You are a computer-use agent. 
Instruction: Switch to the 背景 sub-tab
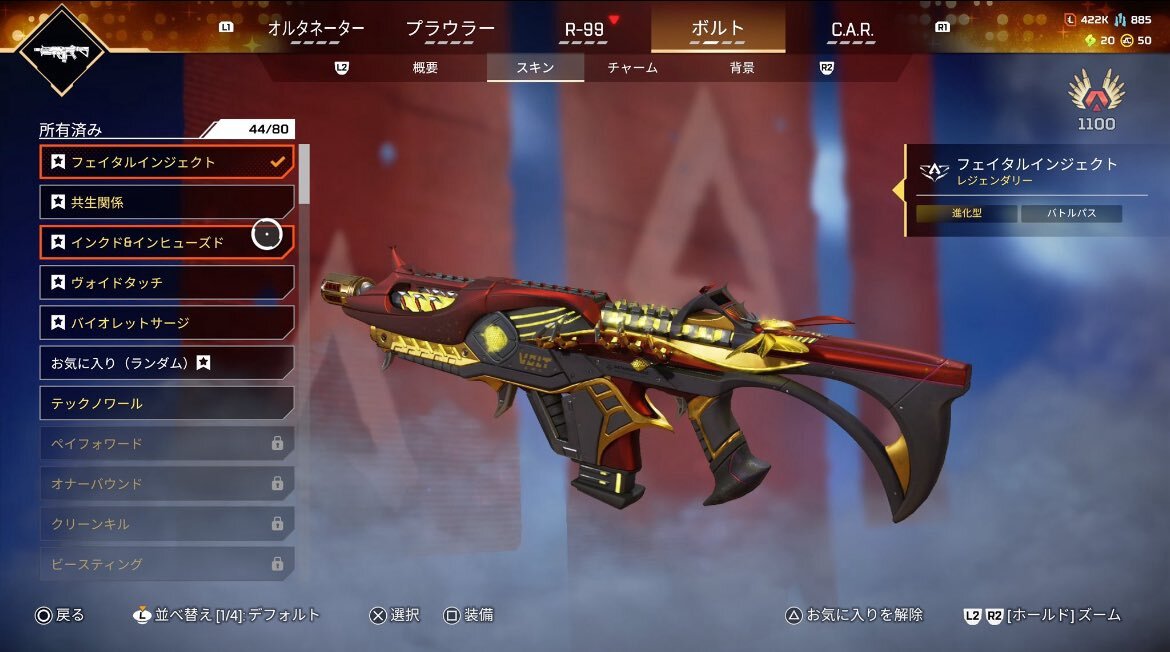(742, 68)
